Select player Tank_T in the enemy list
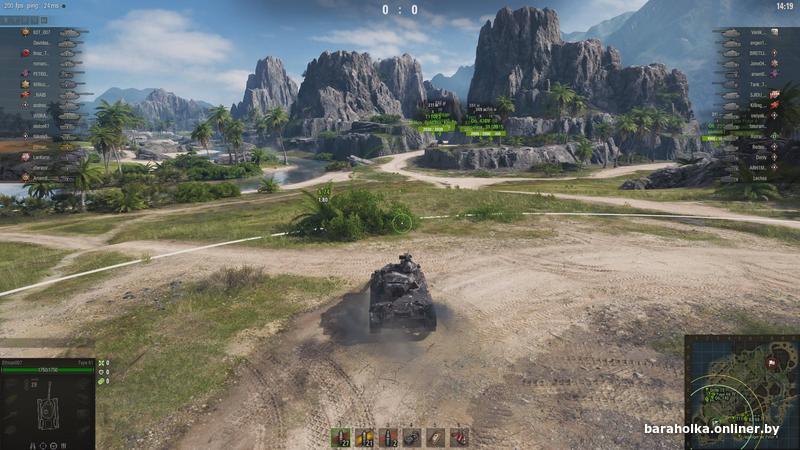800x450 pixels. click(x=755, y=84)
